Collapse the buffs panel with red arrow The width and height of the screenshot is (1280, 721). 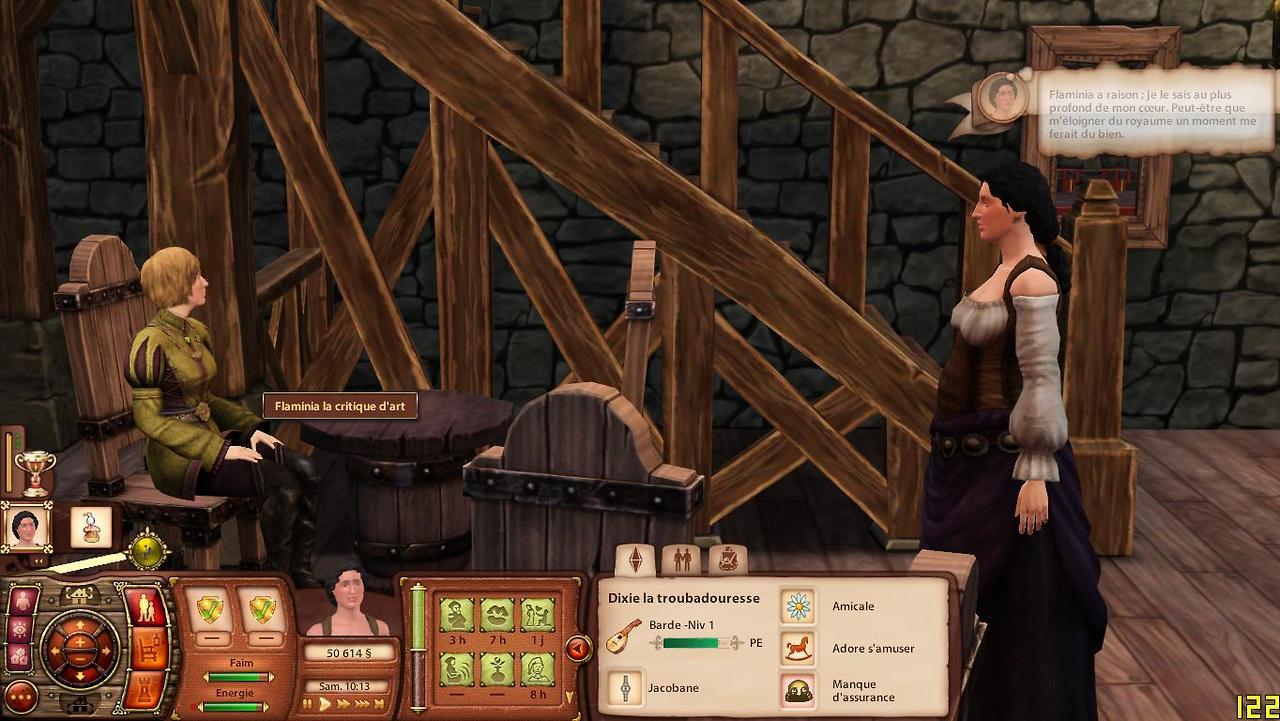click(x=578, y=649)
